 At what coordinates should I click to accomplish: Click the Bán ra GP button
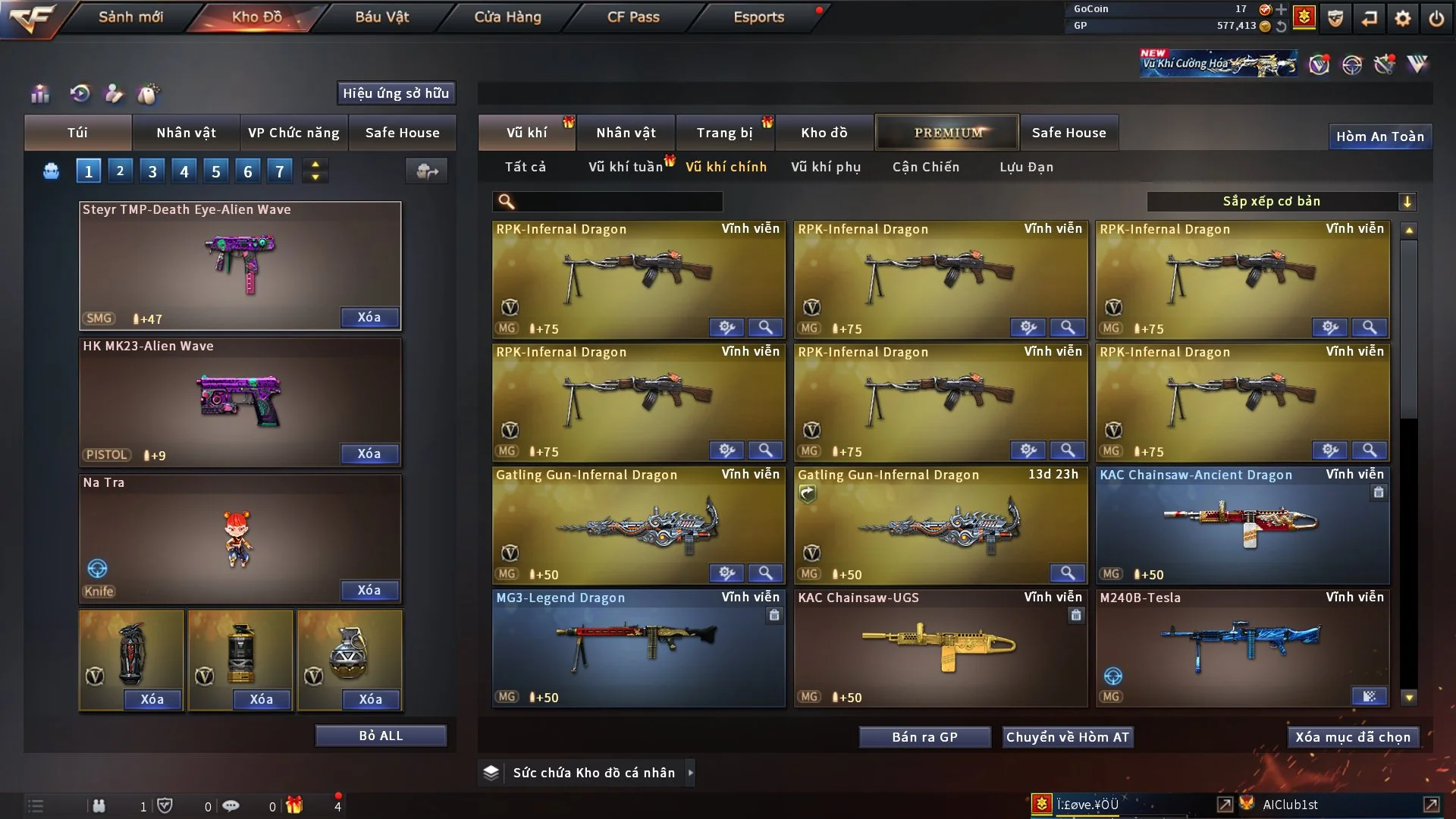point(924,737)
